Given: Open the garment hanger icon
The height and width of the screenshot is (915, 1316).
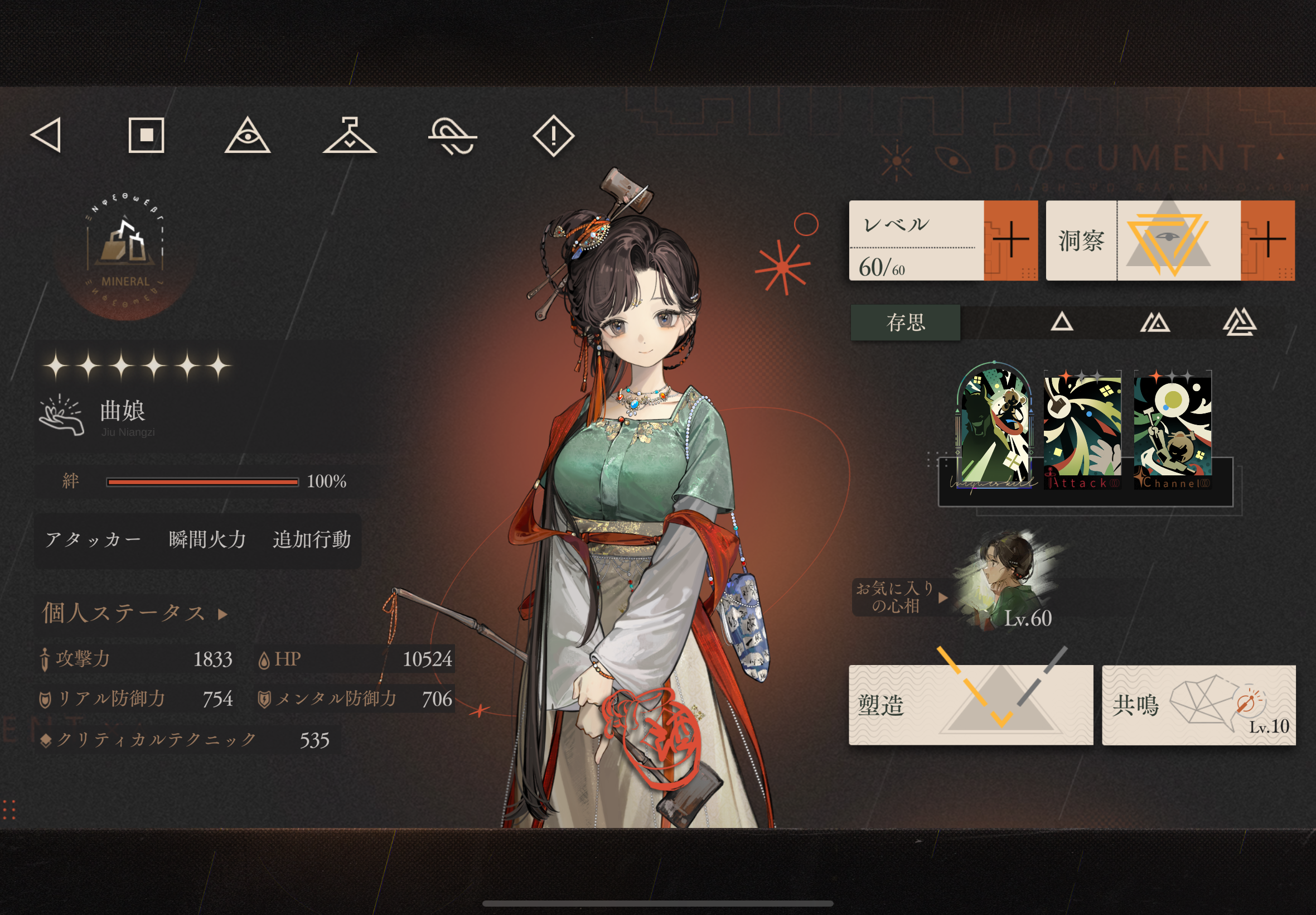Looking at the screenshot, I should coord(350,137).
